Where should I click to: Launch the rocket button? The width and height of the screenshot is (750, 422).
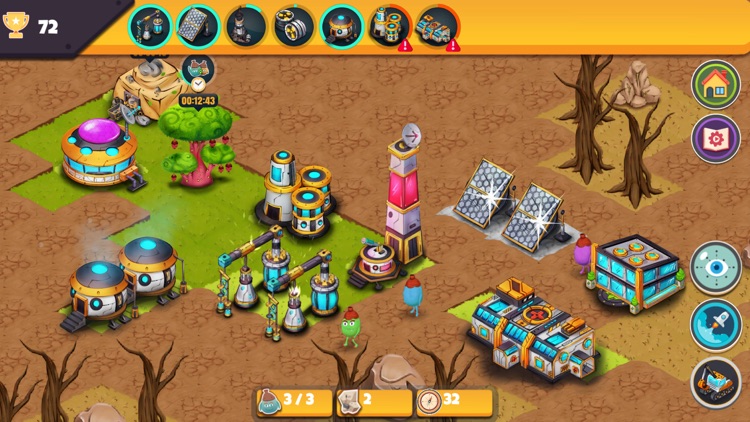tap(716, 324)
